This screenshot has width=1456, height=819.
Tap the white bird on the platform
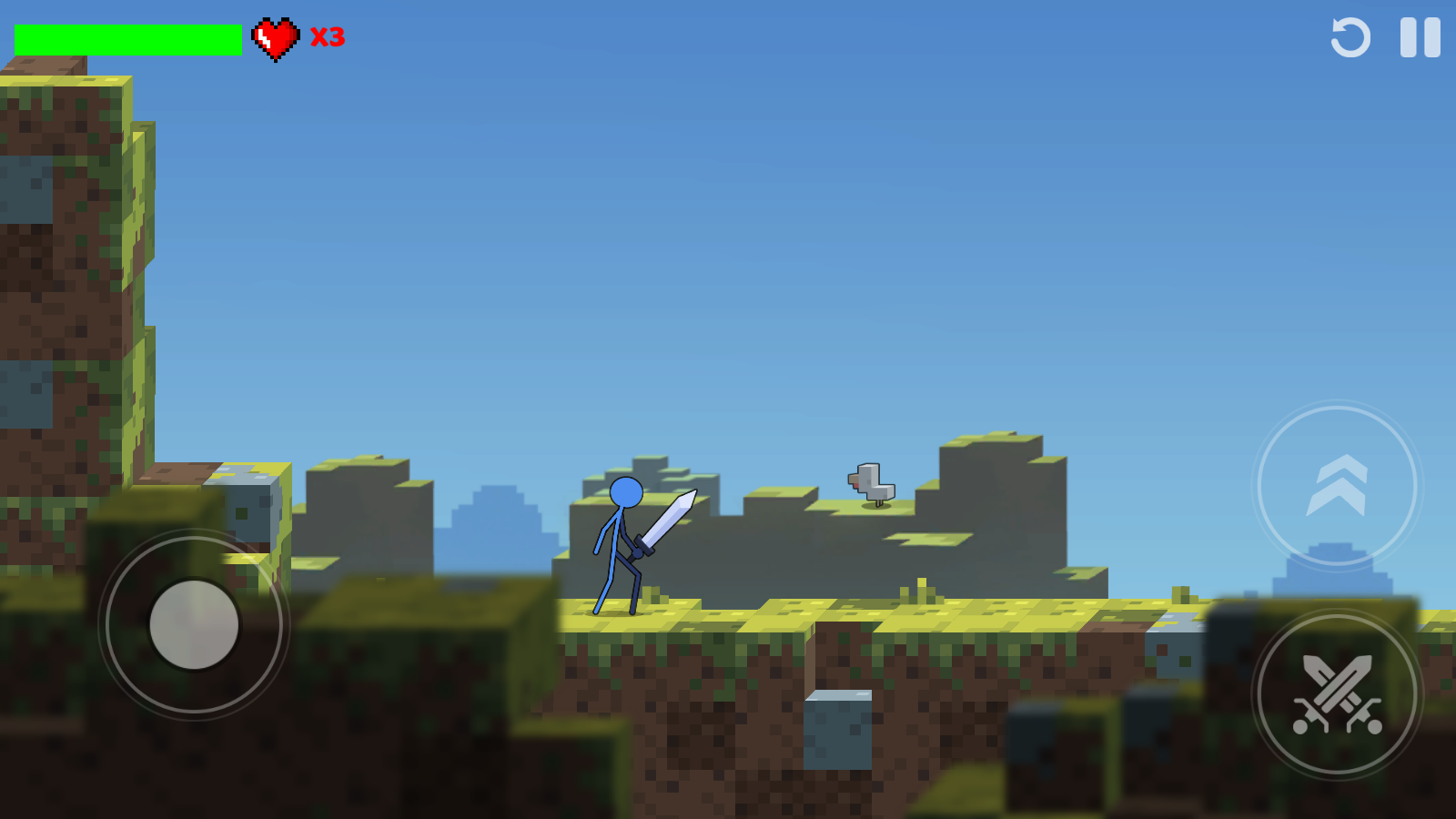[870, 483]
